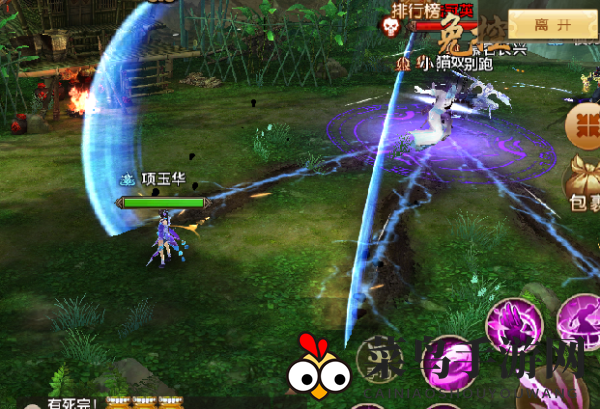600x409 pixels.
Task: Open the chat message bar reading 有死完
Action: [72, 402]
